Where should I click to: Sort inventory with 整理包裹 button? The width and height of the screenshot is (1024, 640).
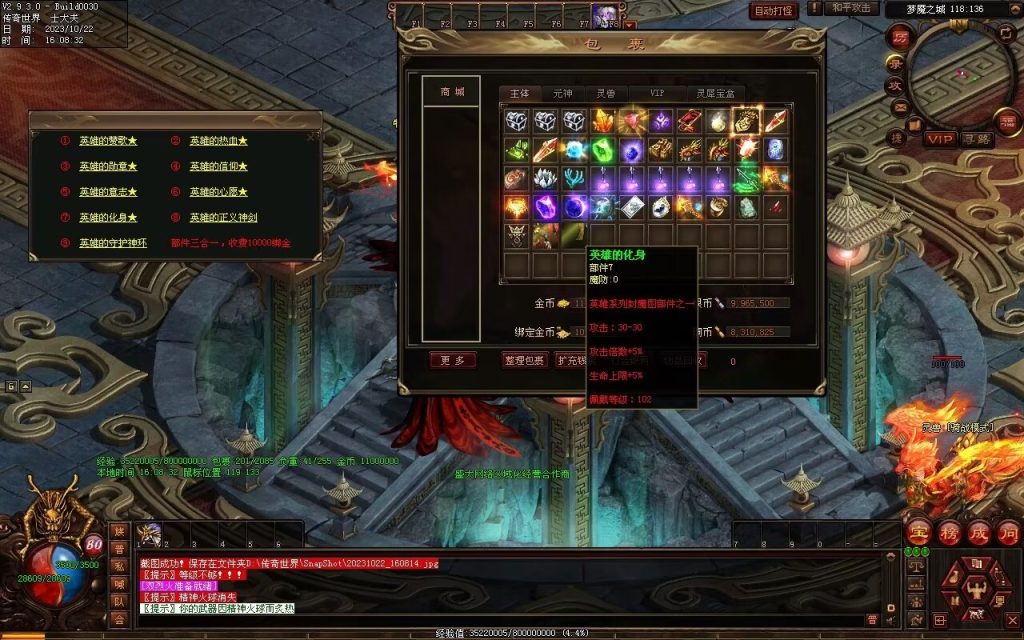(x=525, y=360)
